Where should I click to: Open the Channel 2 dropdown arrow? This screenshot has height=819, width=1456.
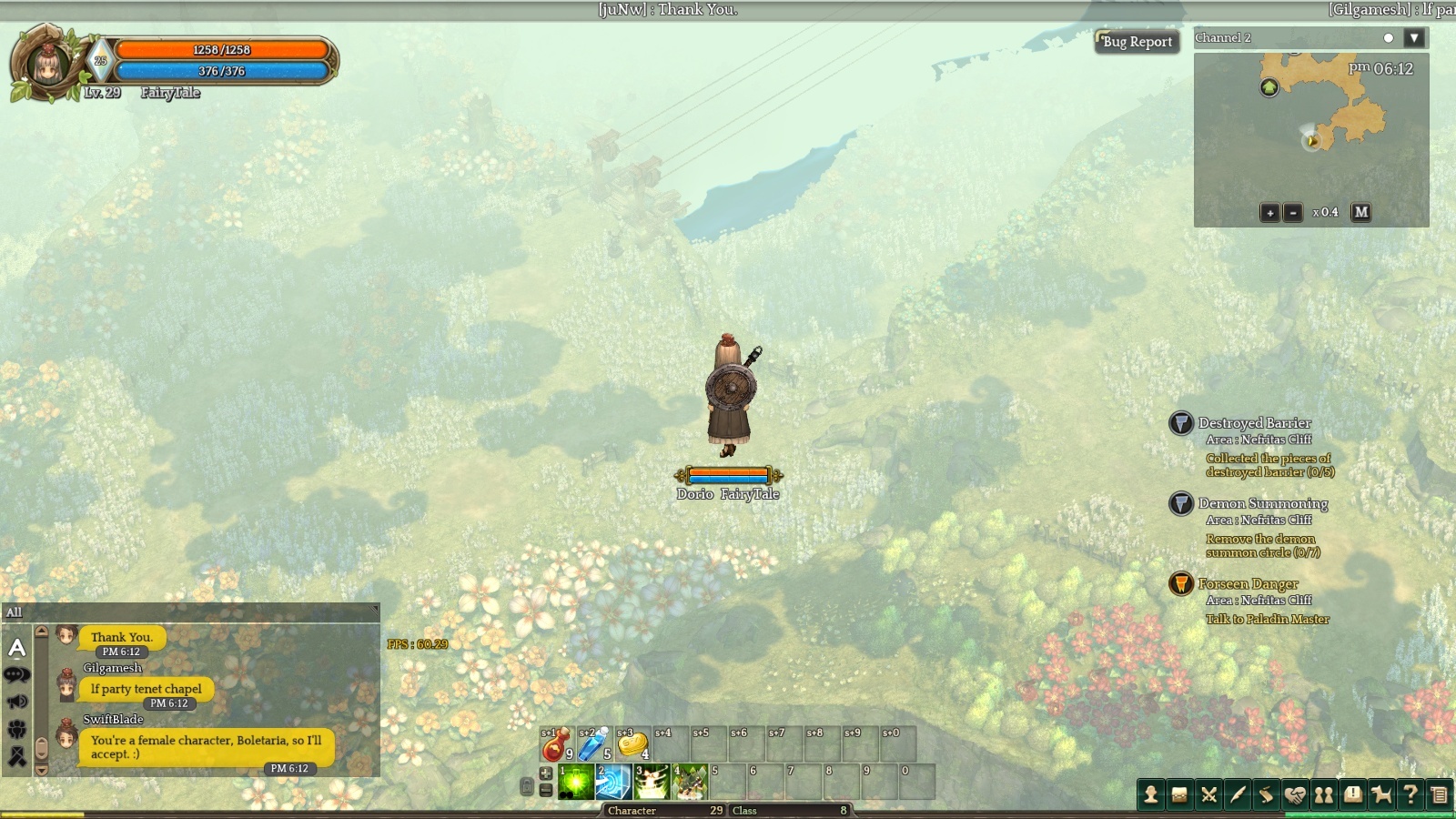1413,38
